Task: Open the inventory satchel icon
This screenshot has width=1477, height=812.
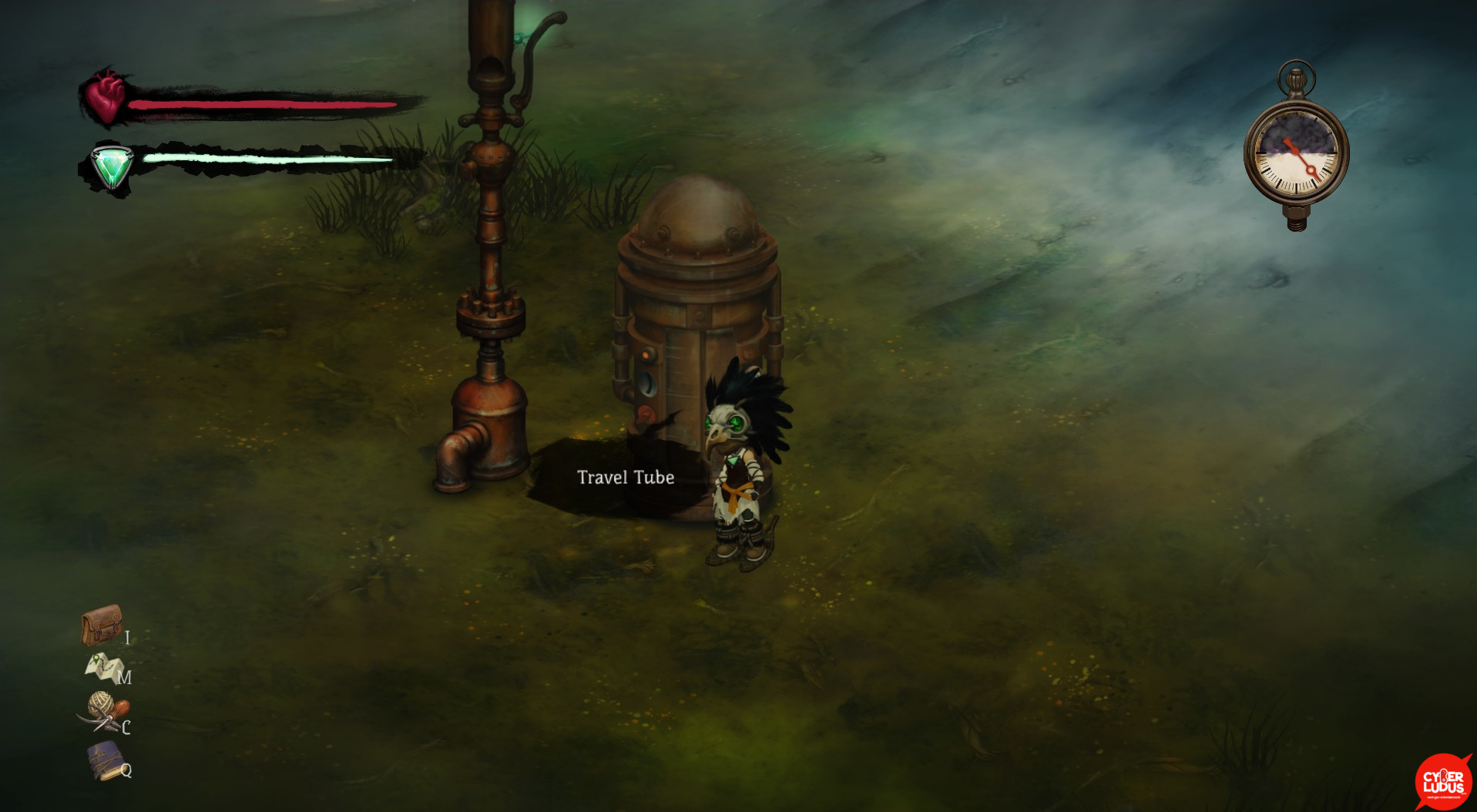Action: tap(102, 624)
